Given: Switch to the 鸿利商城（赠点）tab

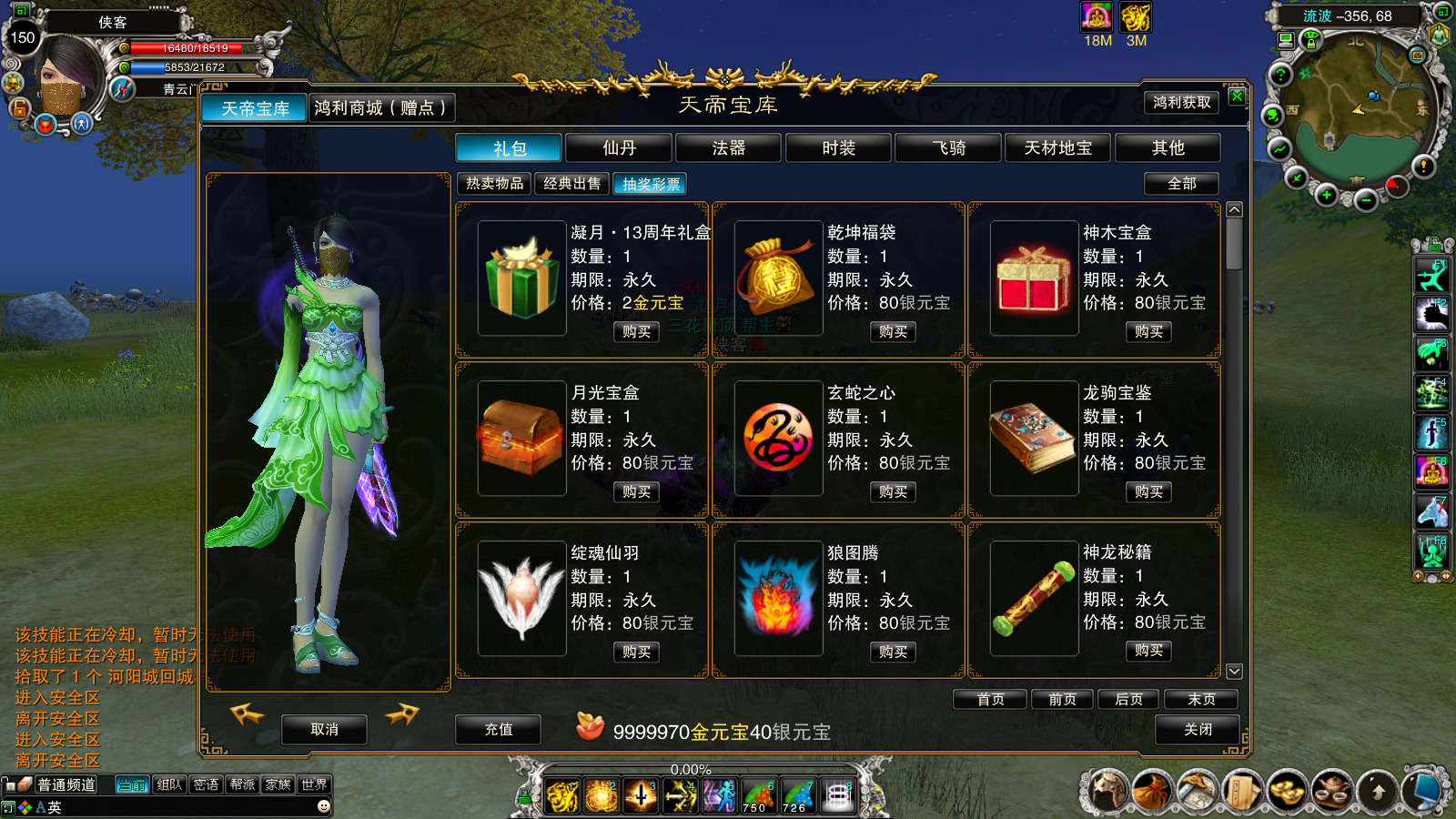Looking at the screenshot, I should (382, 107).
